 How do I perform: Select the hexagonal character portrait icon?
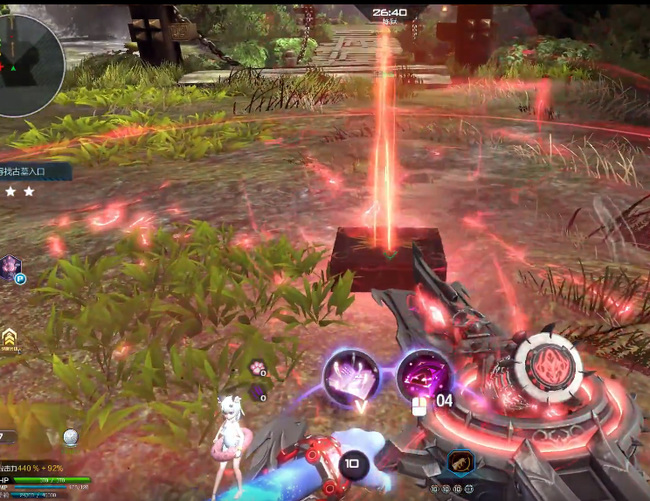click(x=11, y=267)
